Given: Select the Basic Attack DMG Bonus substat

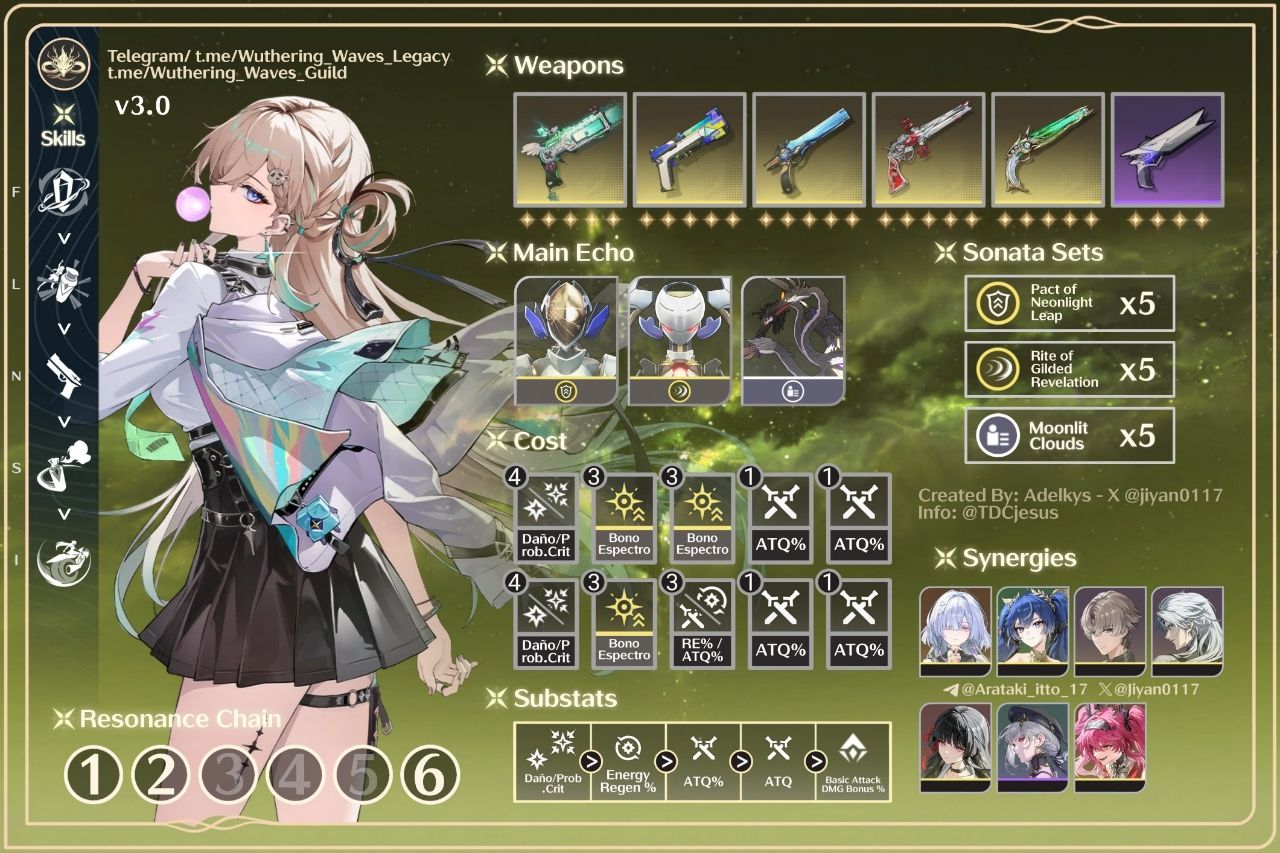Looking at the screenshot, I should pos(855,761).
